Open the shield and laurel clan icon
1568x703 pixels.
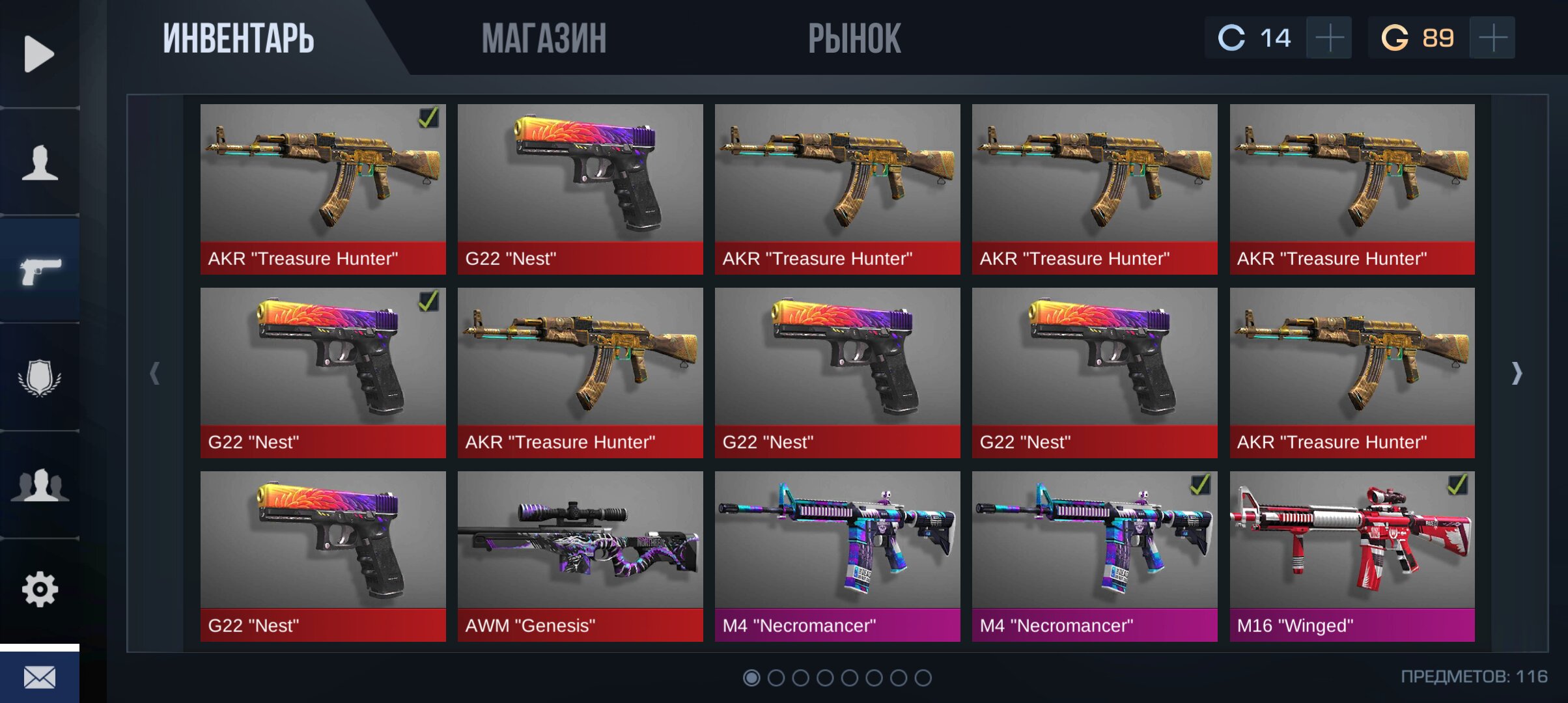pyautogui.click(x=40, y=378)
